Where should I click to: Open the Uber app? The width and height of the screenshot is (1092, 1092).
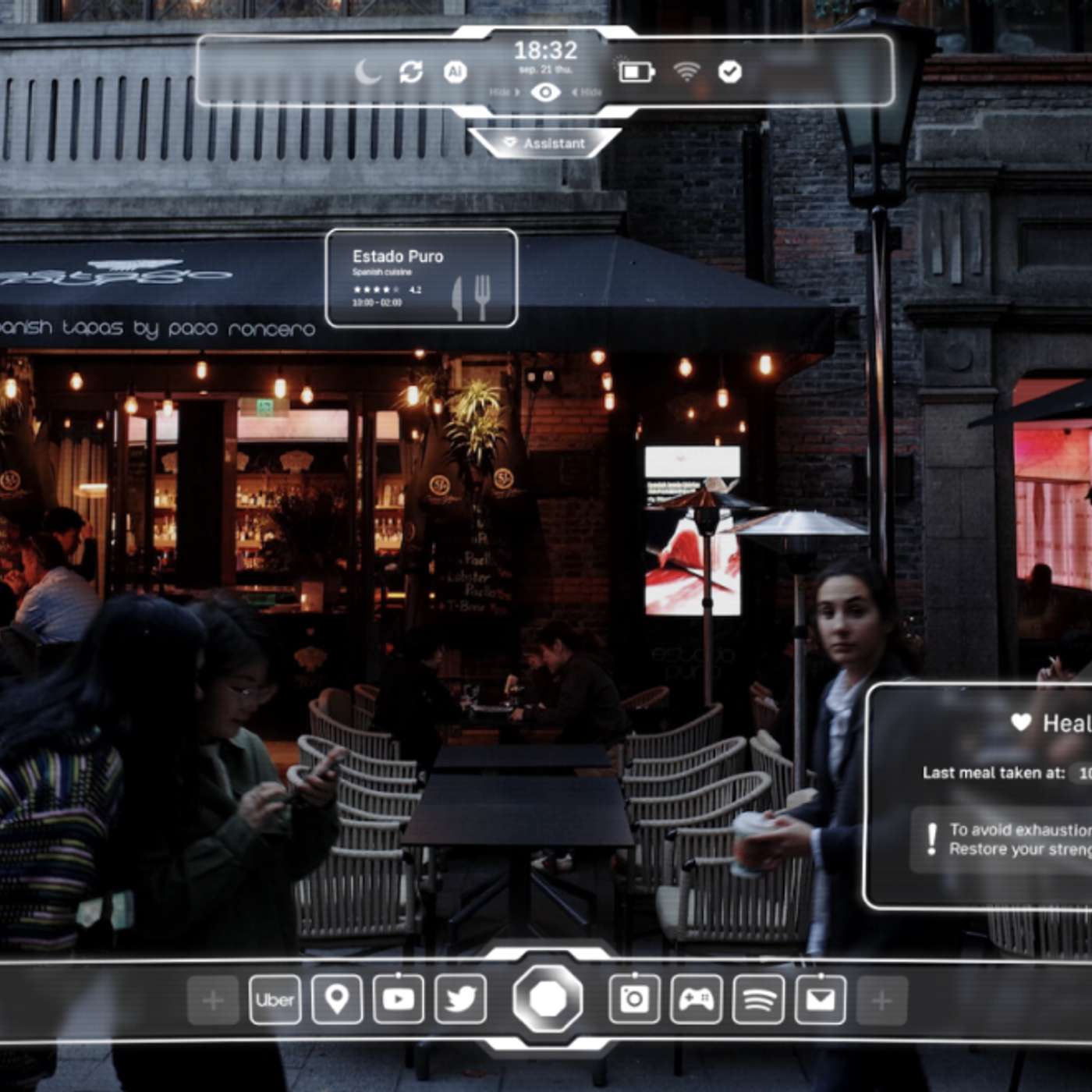(x=275, y=999)
